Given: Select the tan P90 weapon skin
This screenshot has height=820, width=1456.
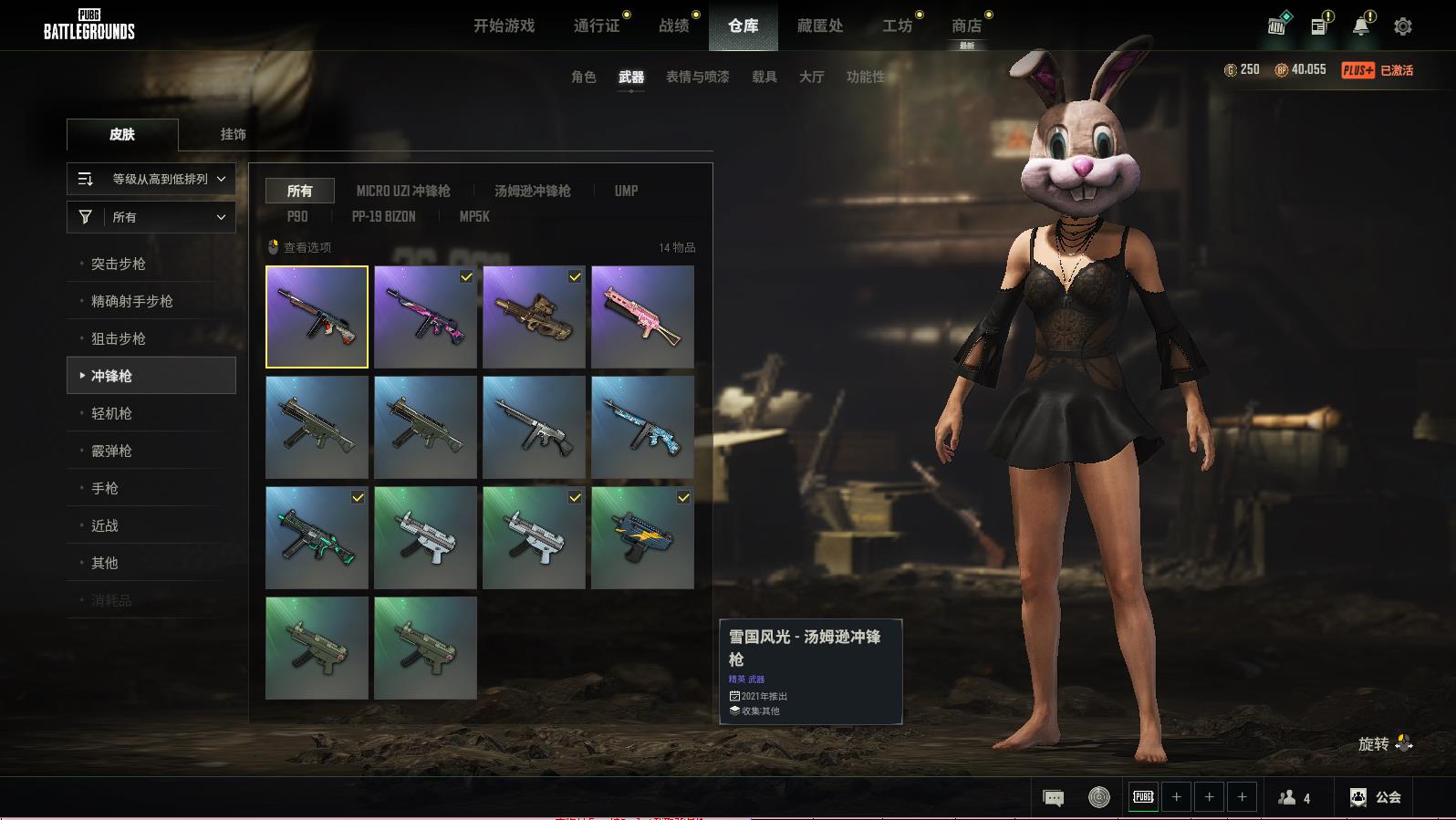Looking at the screenshot, I should click(x=534, y=317).
